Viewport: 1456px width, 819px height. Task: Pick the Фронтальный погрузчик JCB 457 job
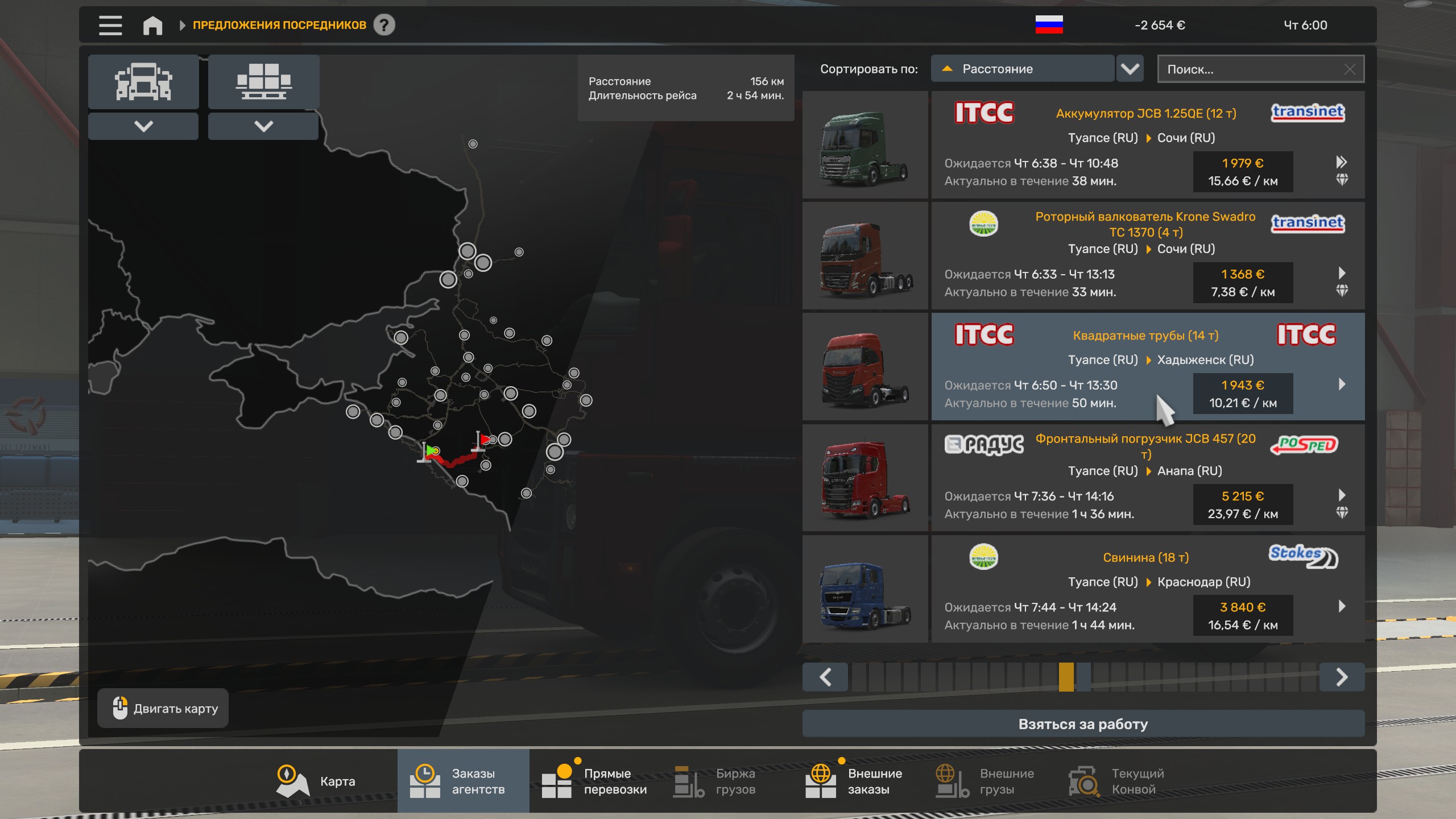pyautogui.click(x=1147, y=478)
